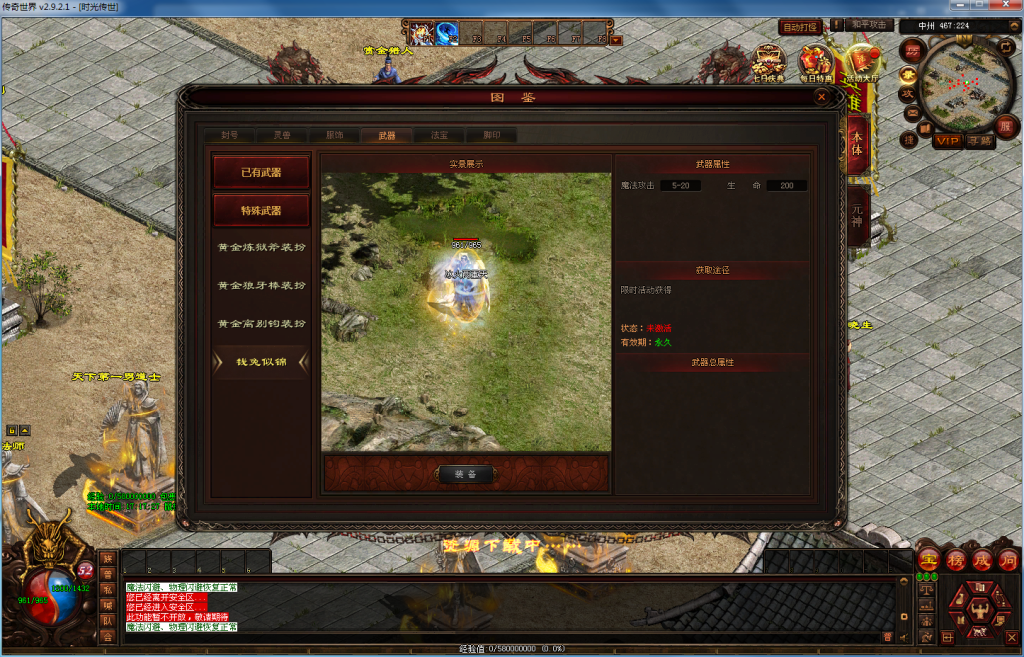
Task: Choose the 黄金狼牙棒装扮 entry
Action: tap(261, 286)
